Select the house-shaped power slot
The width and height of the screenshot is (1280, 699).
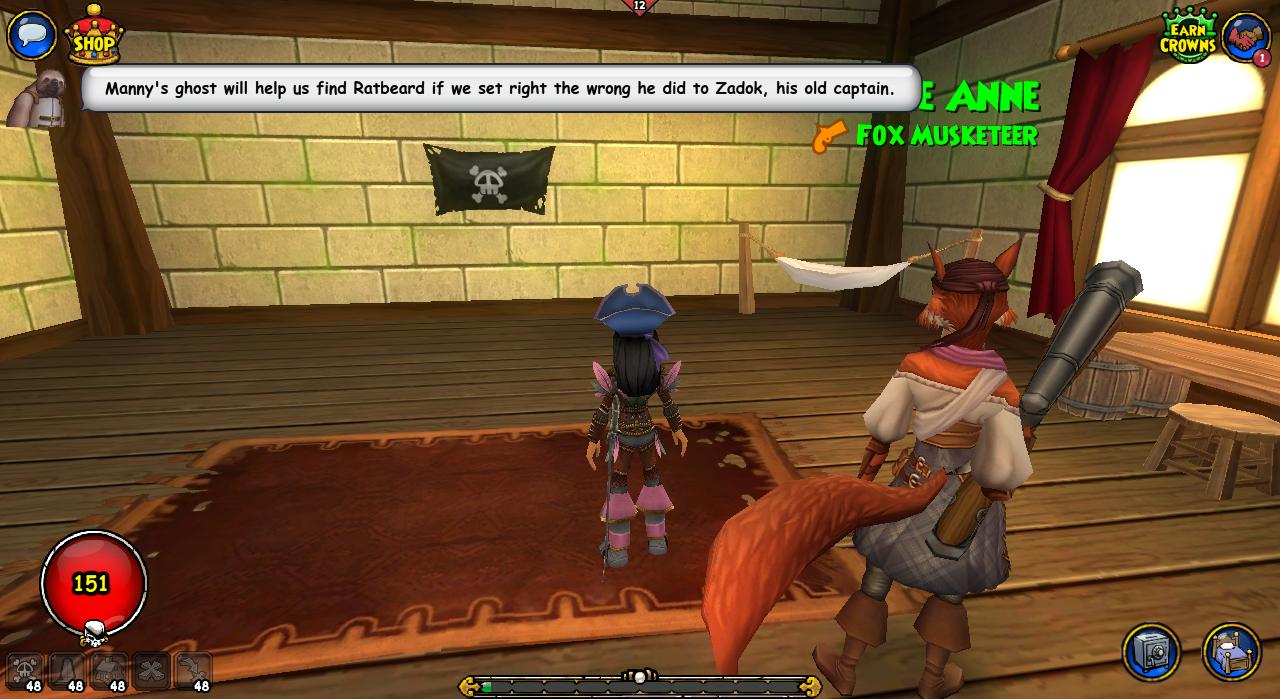[109, 670]
